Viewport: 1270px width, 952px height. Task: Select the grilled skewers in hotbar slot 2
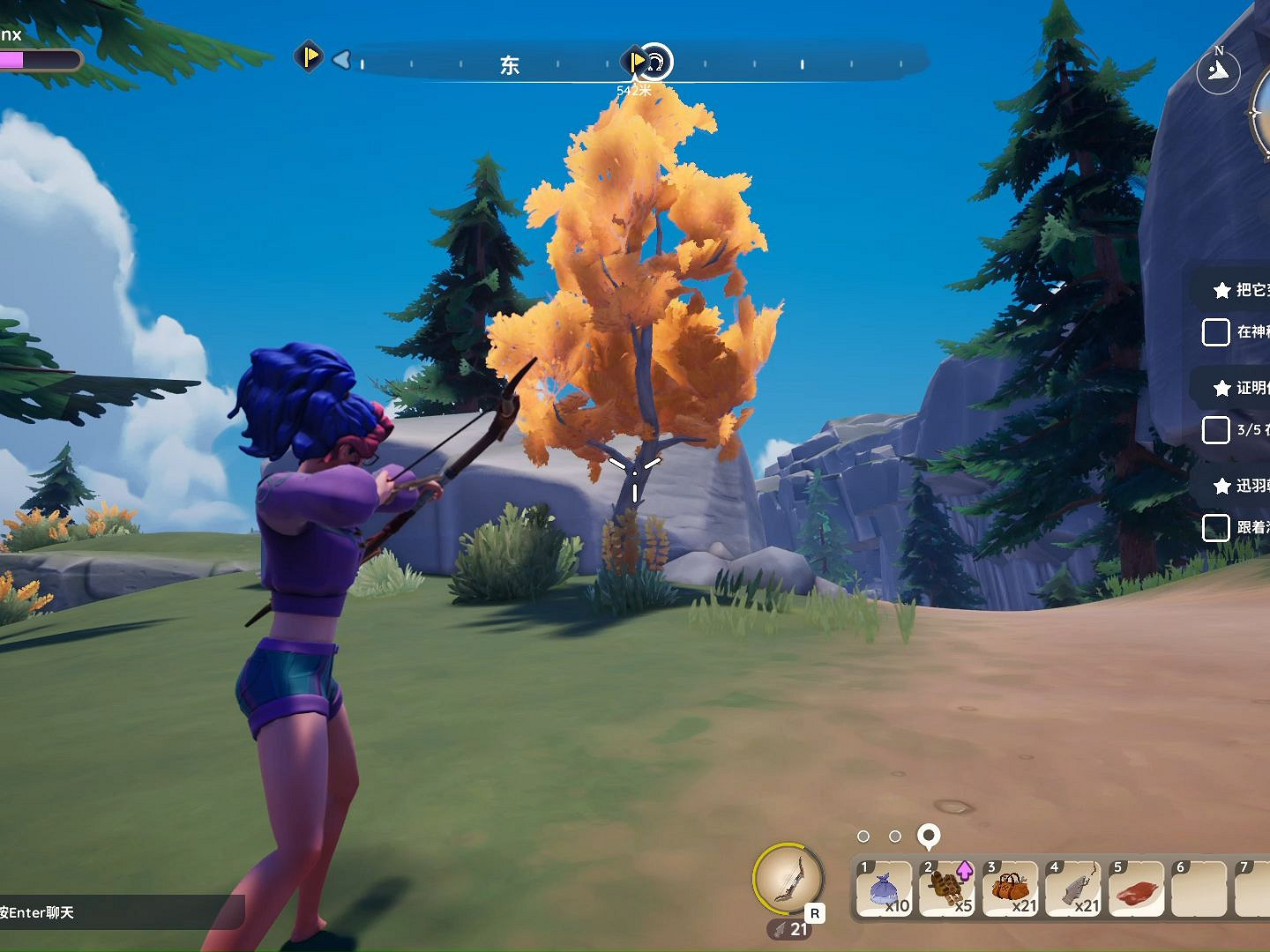coord(947,889)
